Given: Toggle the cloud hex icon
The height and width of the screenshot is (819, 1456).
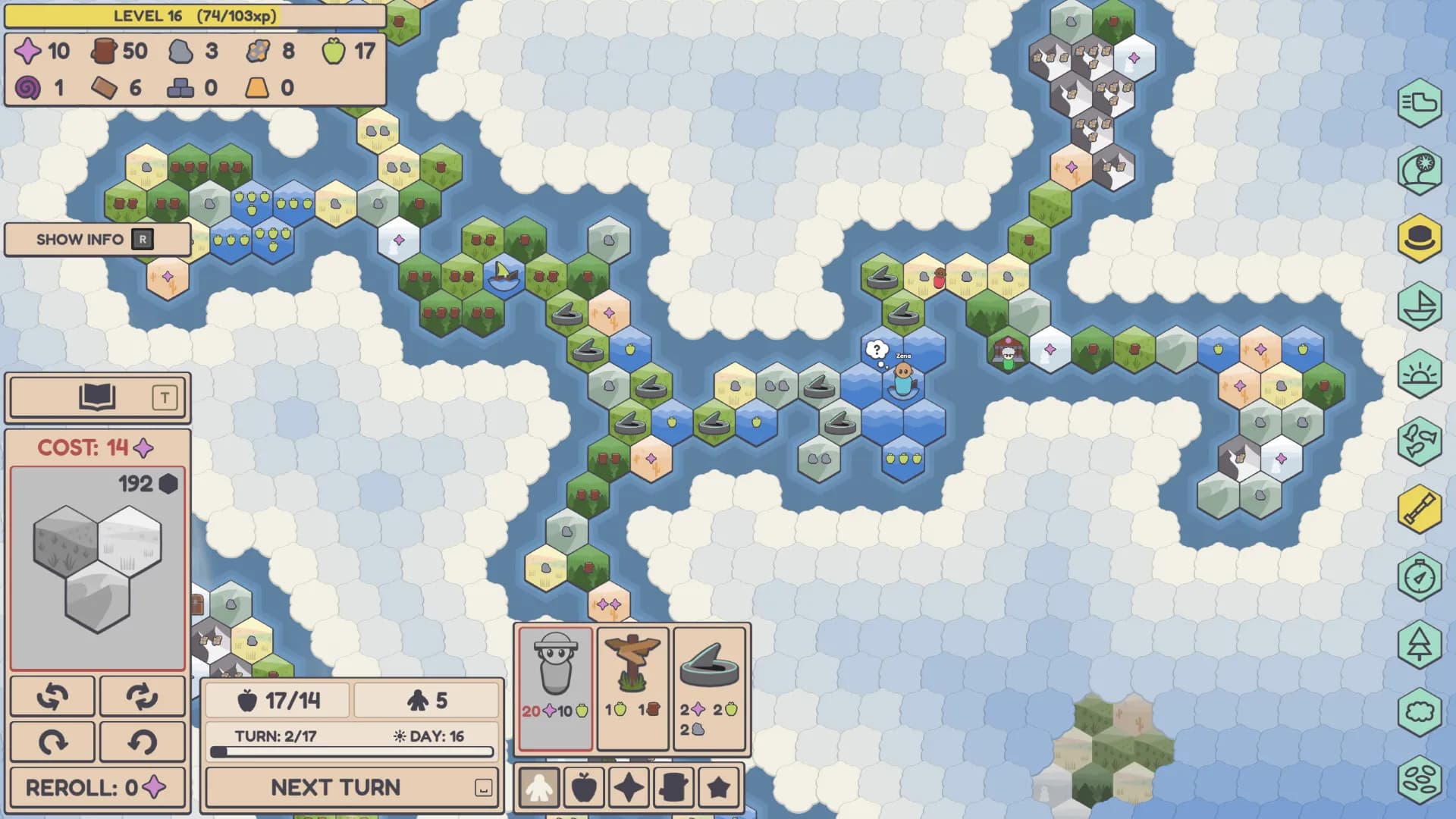Looking at the screenshot, I should tap(1420, 712).
